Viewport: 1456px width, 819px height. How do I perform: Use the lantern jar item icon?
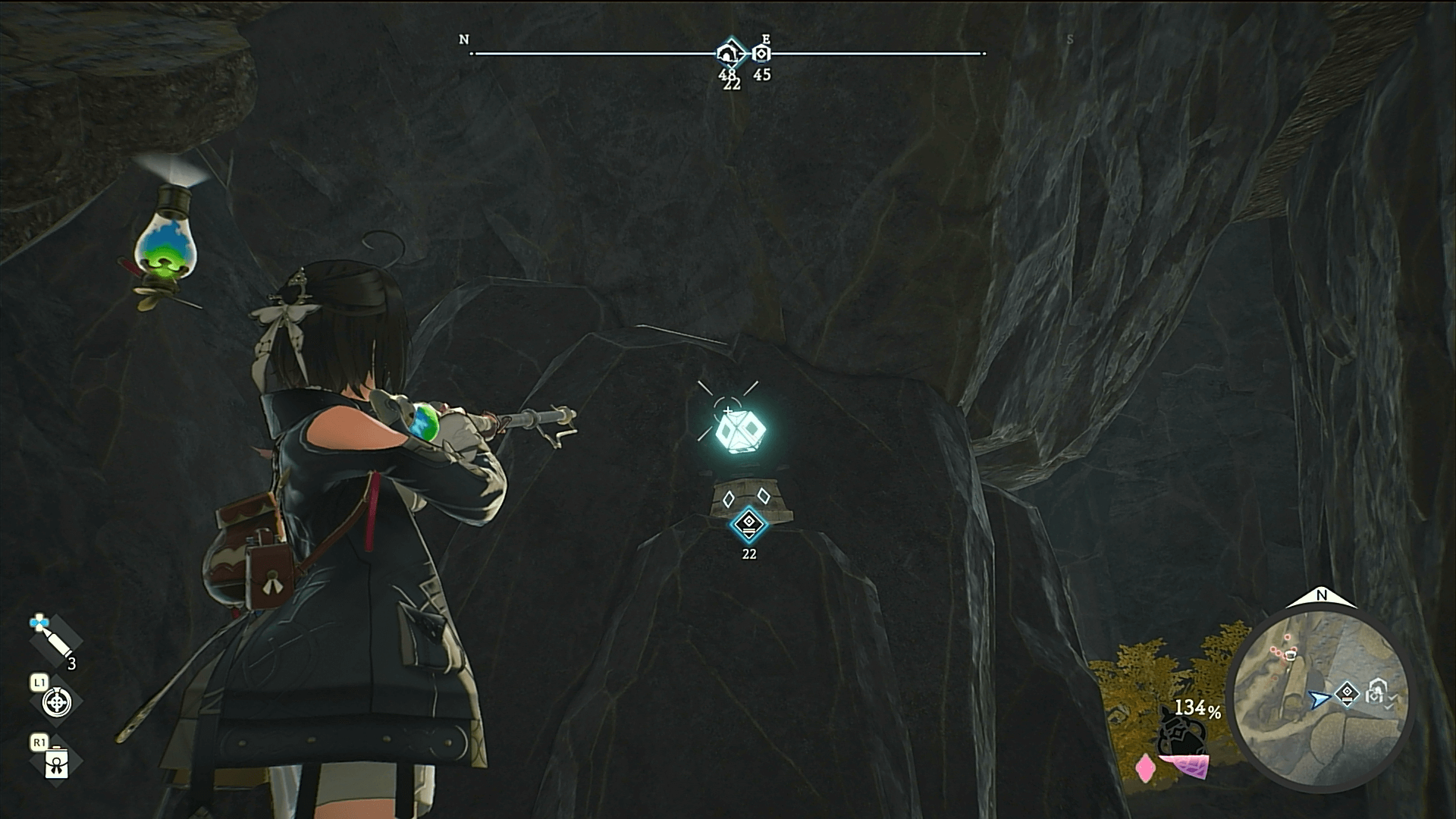click(56, 763)
